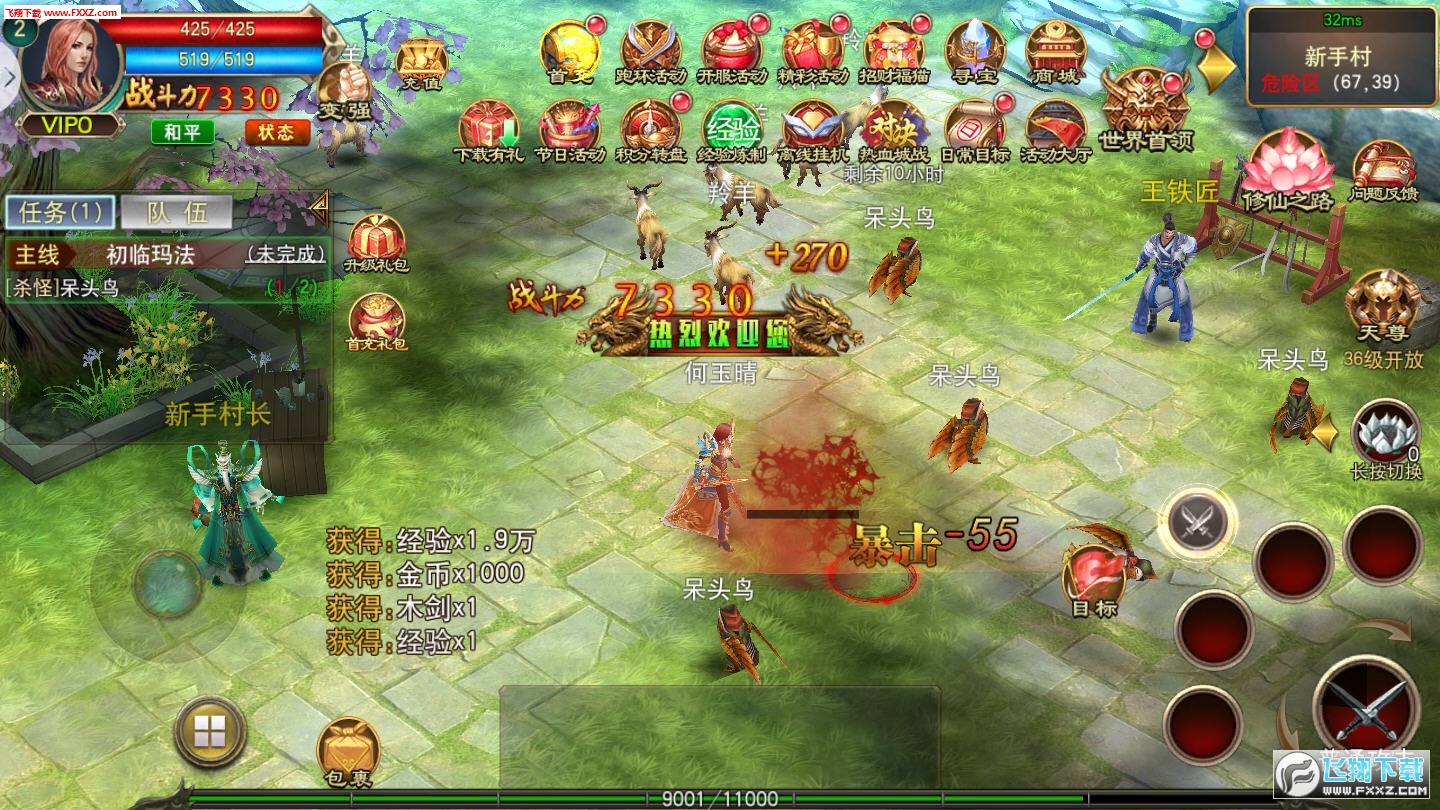
Task: Tap the 世界首领 world boss icon
Action: 1146,105
